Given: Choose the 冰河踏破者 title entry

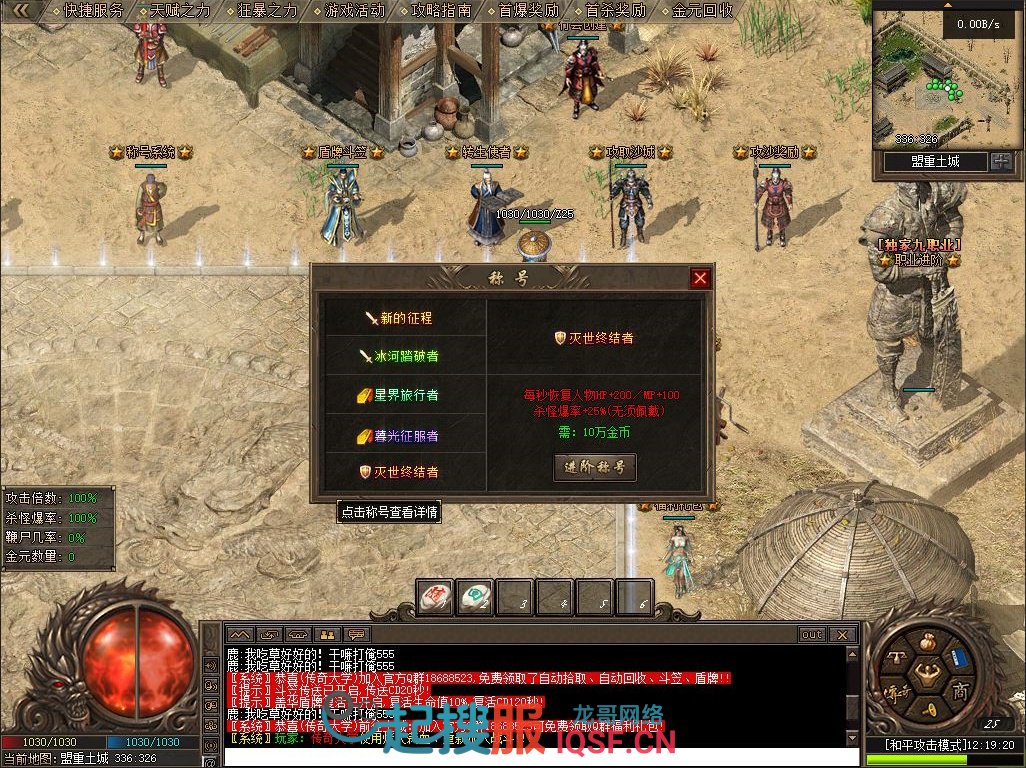Looking at the screenshot, I should click(x=399, y=356).
